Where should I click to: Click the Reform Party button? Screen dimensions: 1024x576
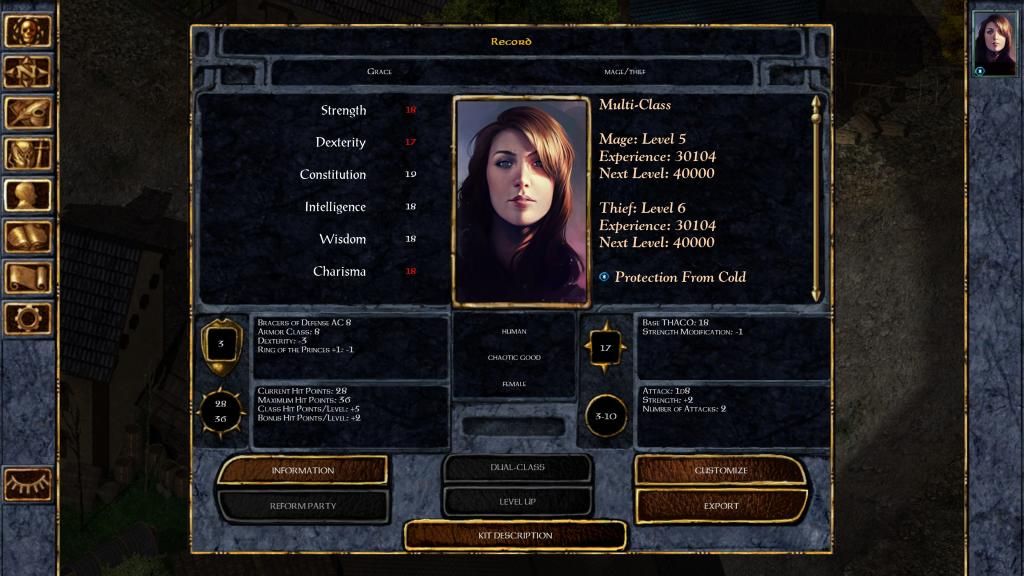click(302, 506)
